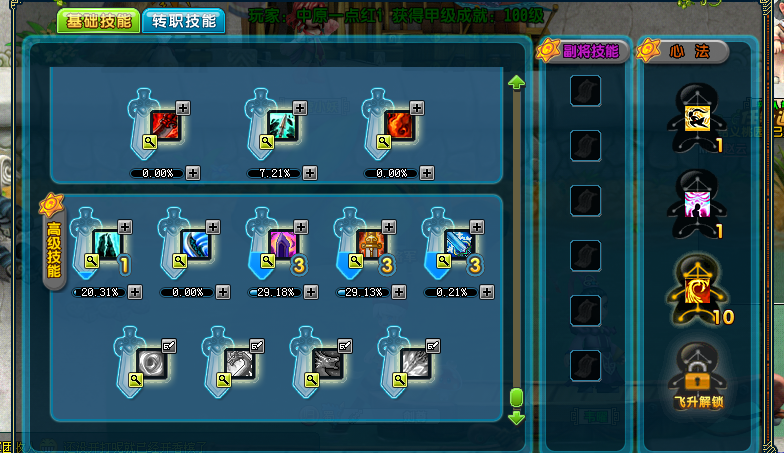Click the scroll-down arrow of the skill list
The height and width of the screenshot is (453, 784).
coord(517,417)
